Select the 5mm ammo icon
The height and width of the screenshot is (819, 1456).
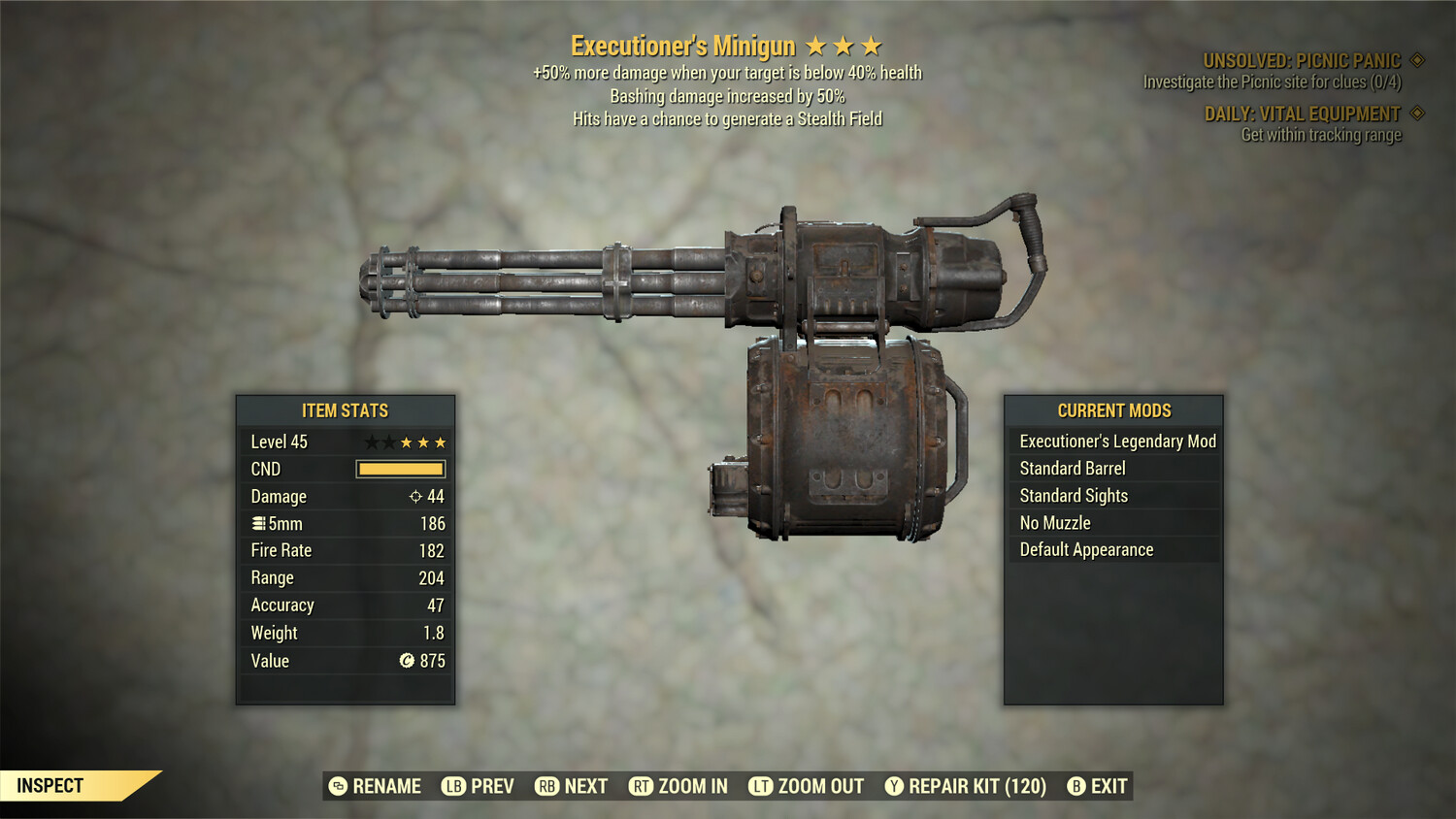click(x=260, y=523)
